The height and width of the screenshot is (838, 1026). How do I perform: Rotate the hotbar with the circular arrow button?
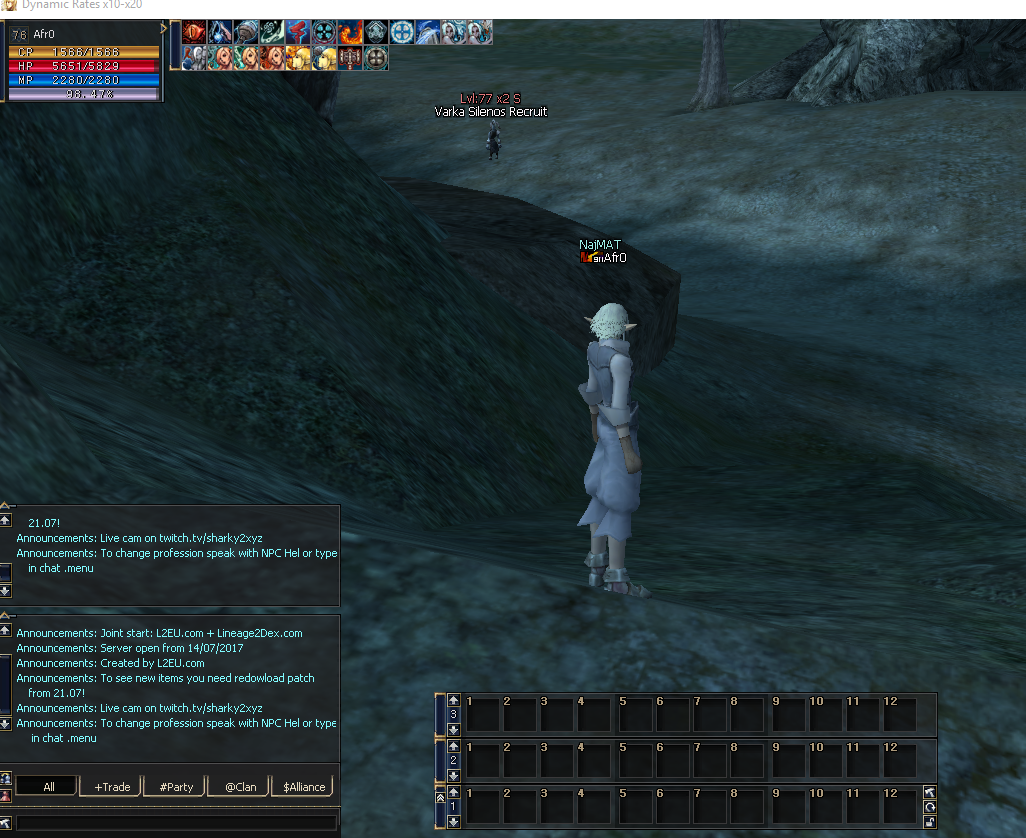[930, 807]
